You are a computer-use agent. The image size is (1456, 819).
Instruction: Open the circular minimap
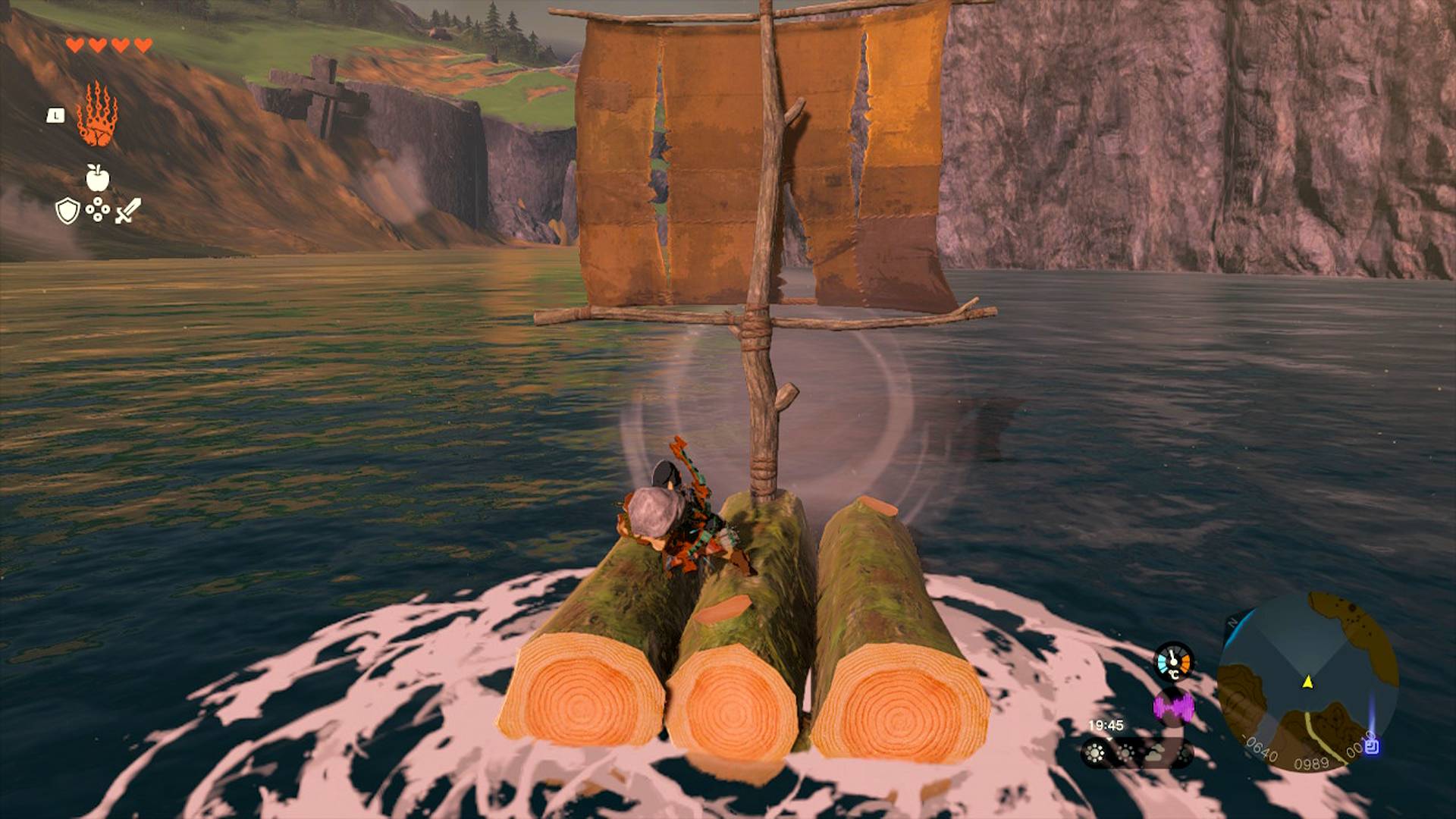tap(1308, 682)
